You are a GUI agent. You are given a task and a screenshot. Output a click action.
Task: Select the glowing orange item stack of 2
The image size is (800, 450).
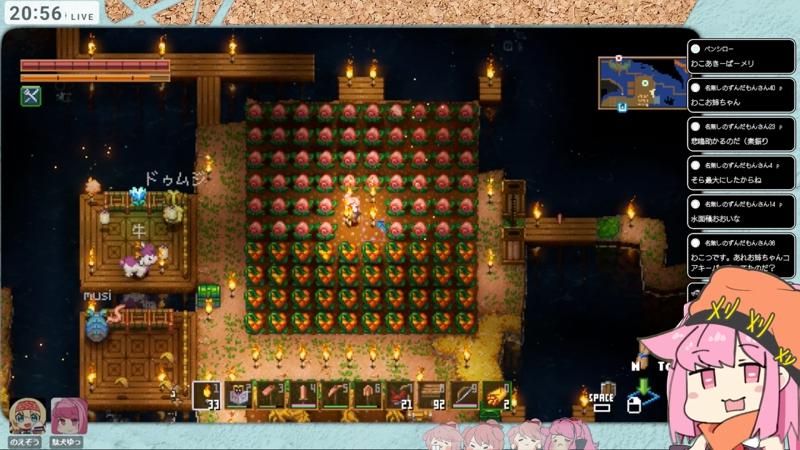[x=498, y=395]
